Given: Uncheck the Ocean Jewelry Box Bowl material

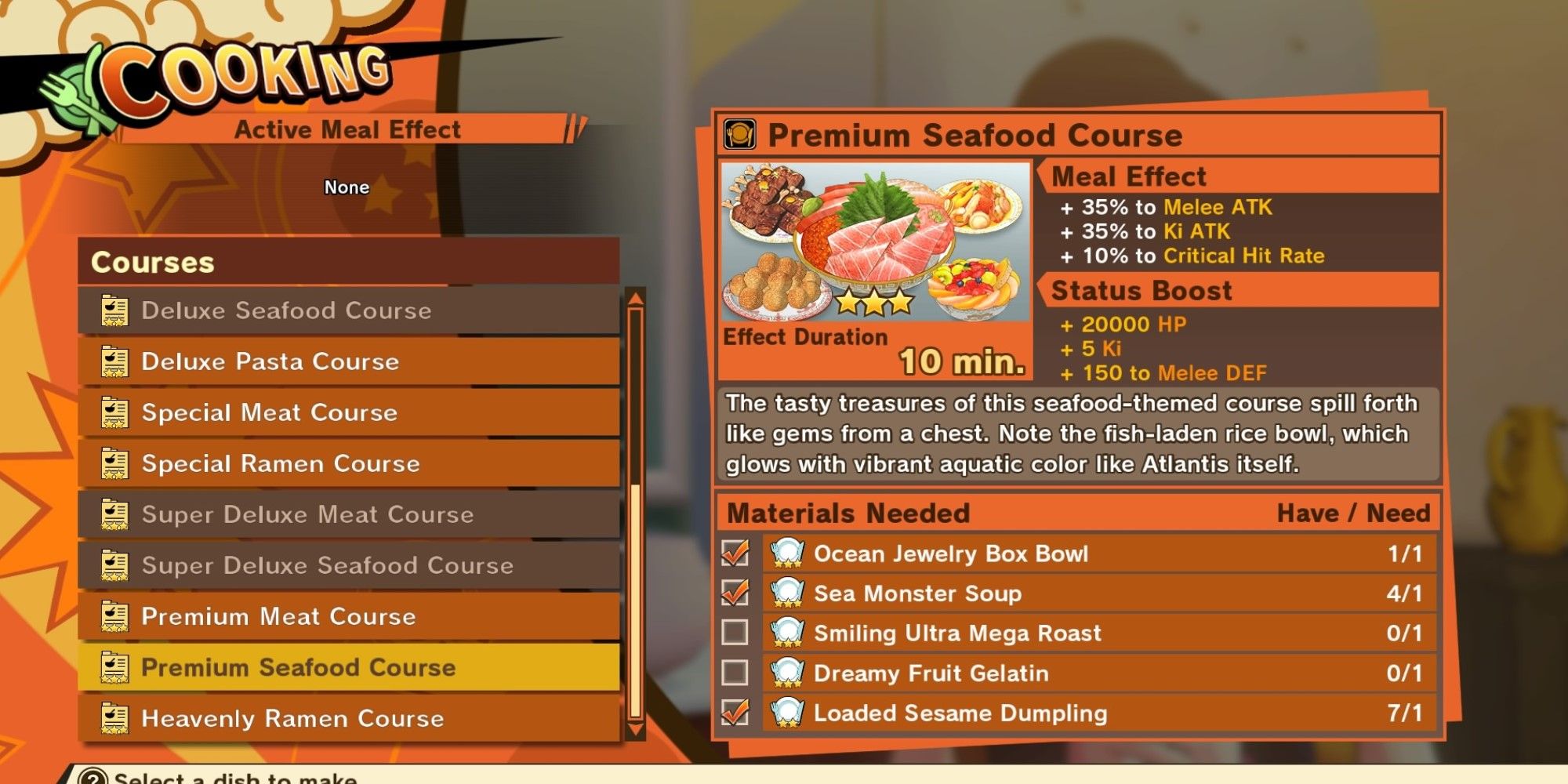Looking at the screenshot, I should click(x=735, y=554).
